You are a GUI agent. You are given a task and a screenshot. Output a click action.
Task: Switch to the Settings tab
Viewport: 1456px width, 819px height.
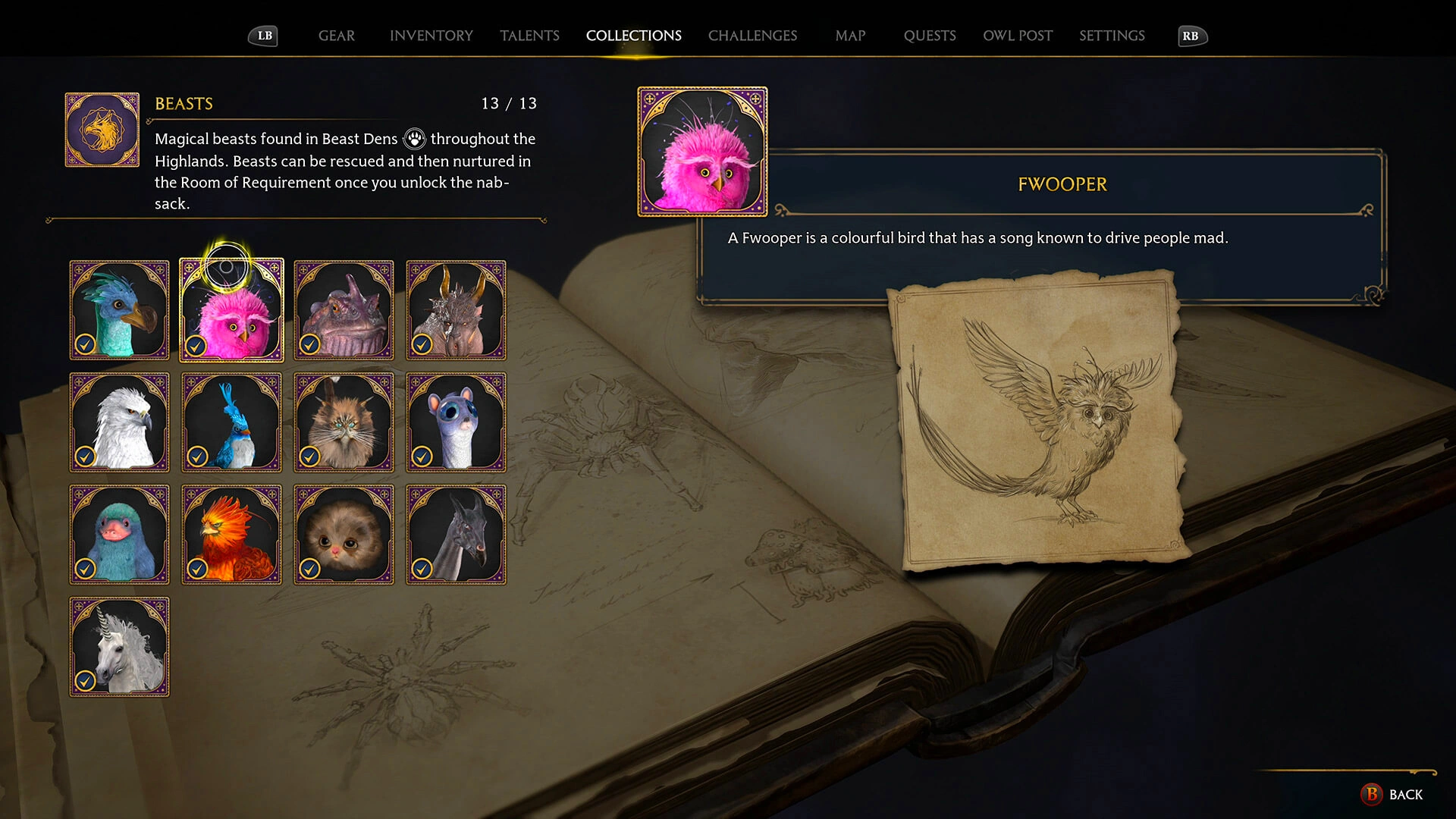pos(1112,36)
